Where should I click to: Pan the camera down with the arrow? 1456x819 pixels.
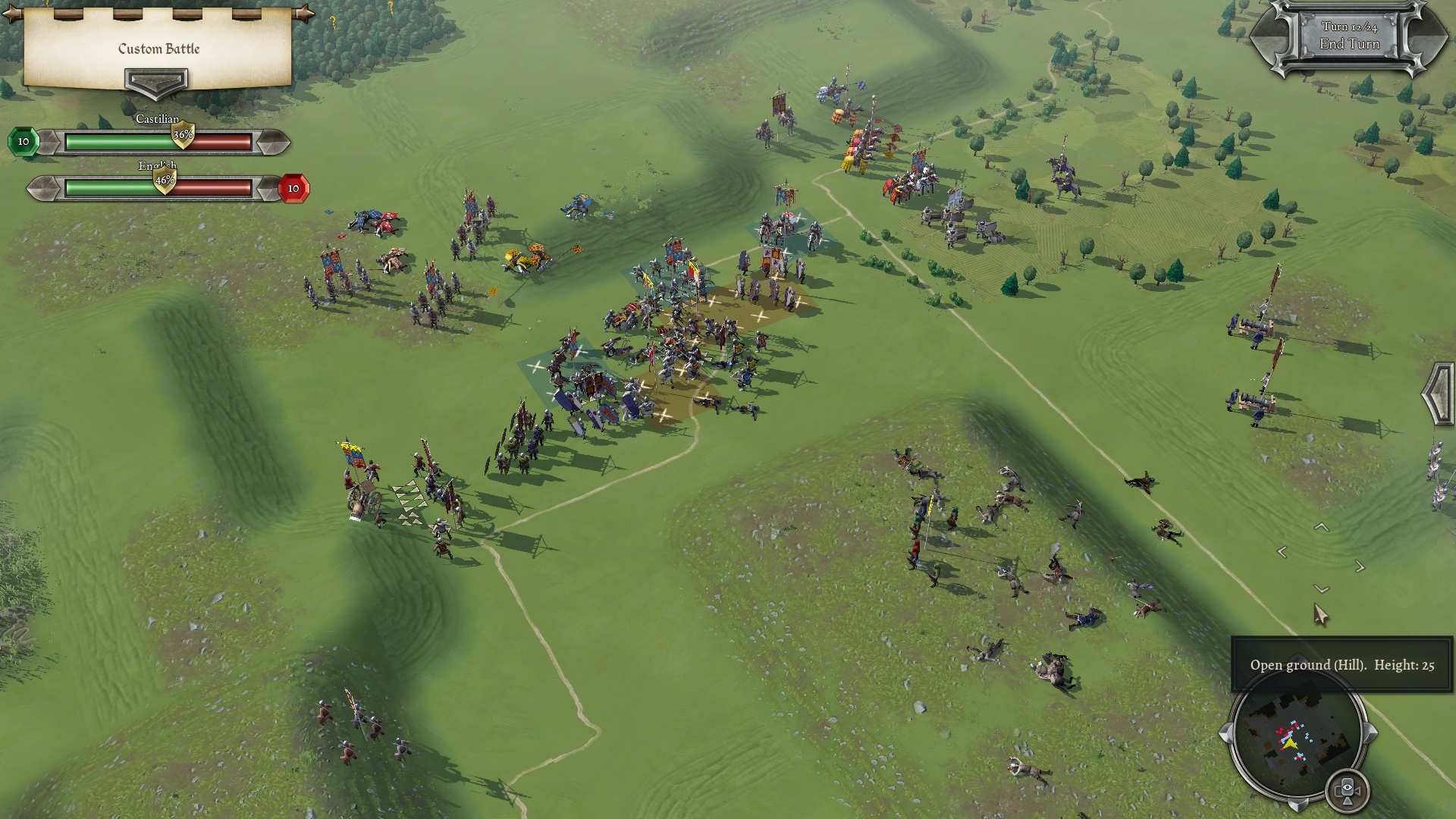(x=1322, y=589)
